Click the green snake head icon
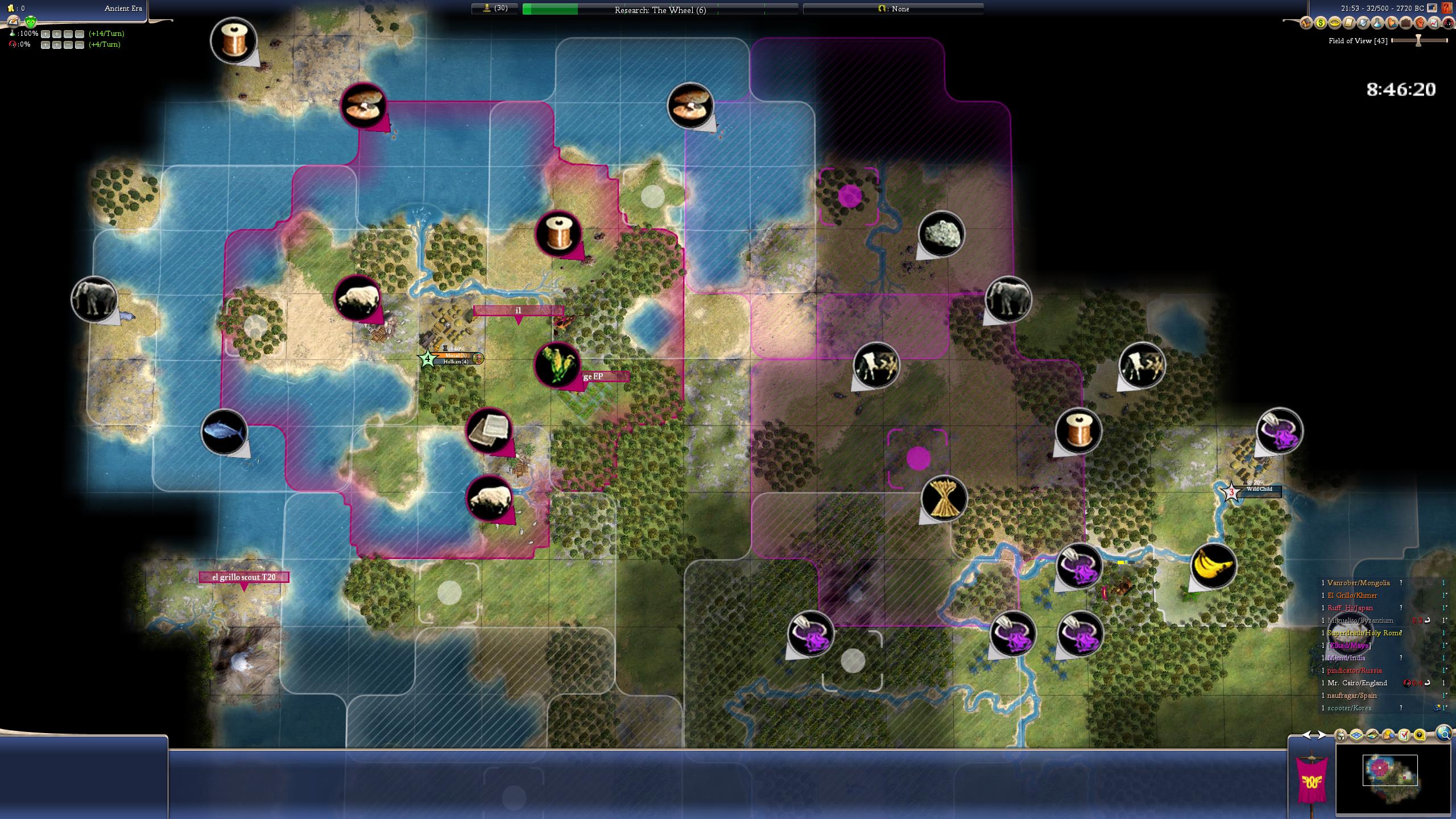Image resolution: width=1456 pixels, height=819 pixels. (x=31, y=22)
